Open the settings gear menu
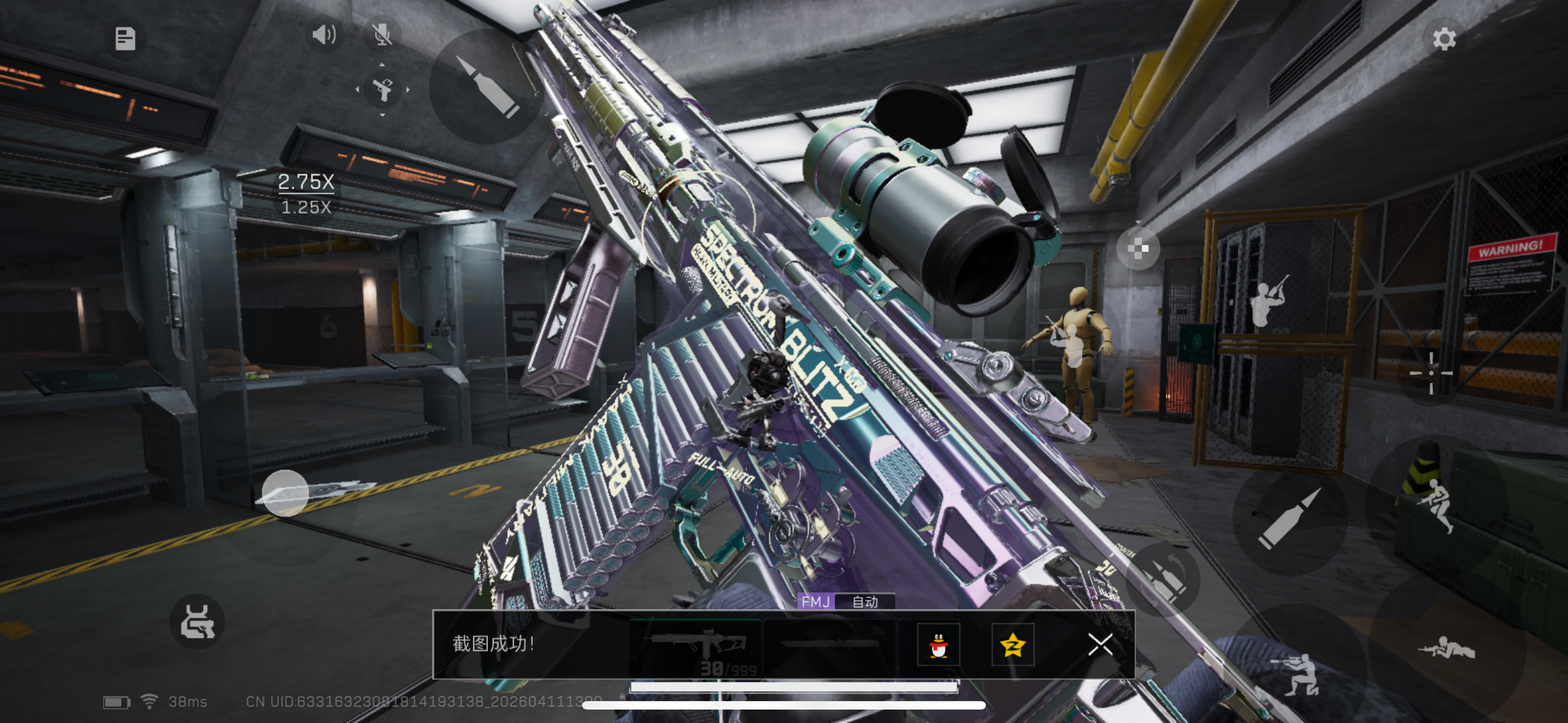This screenshot has width=1568, height=723. click(x=1443, y=39)
